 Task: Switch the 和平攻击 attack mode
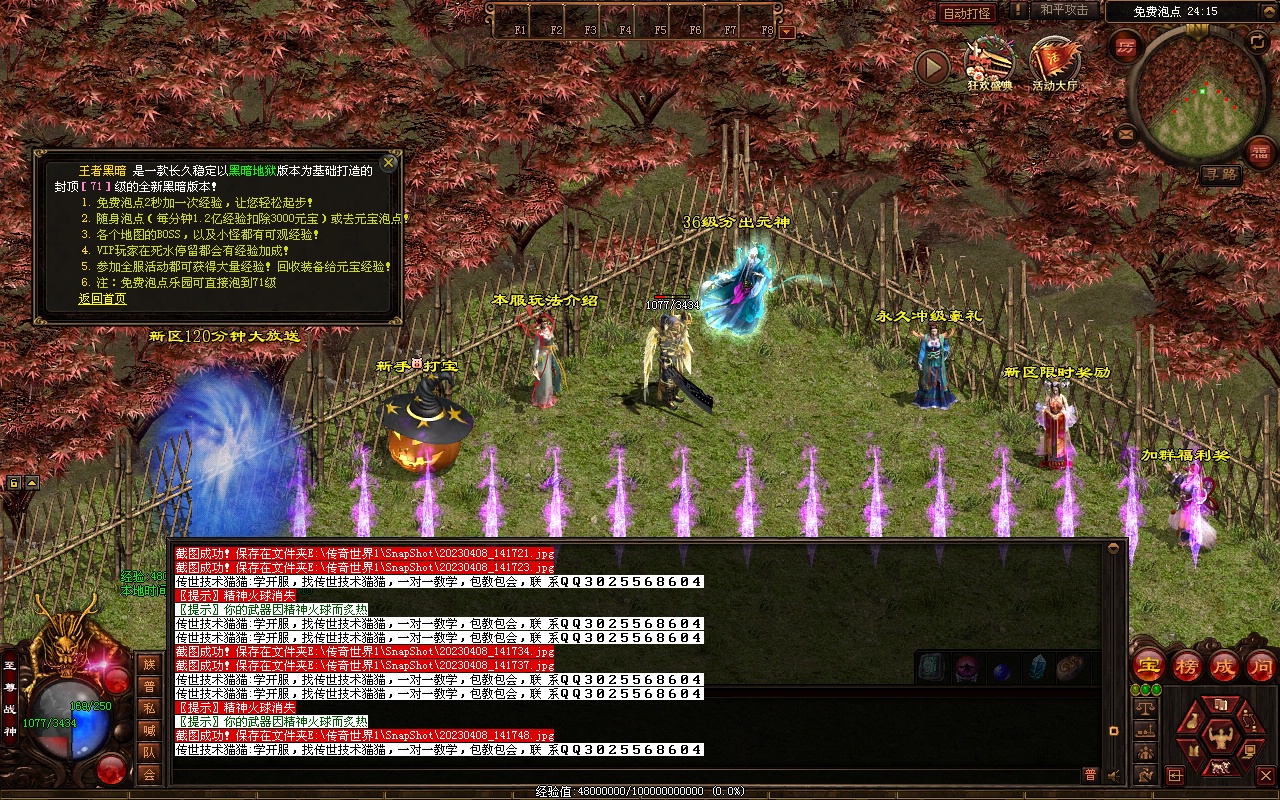pyautogui.click(x=1064, y=10)
